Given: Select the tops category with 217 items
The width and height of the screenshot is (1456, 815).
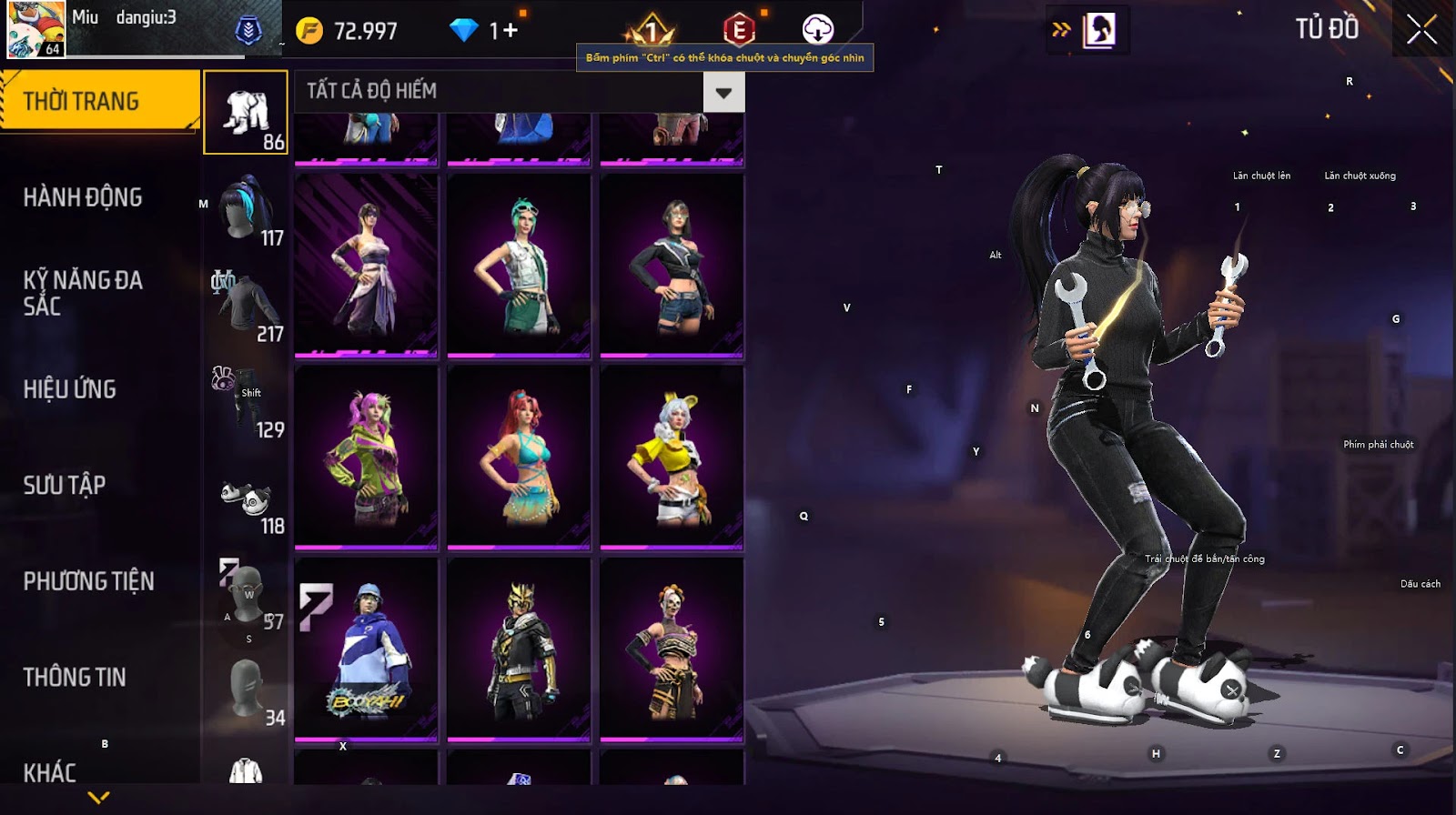Looking at the screenshot, I should [246, 306].
